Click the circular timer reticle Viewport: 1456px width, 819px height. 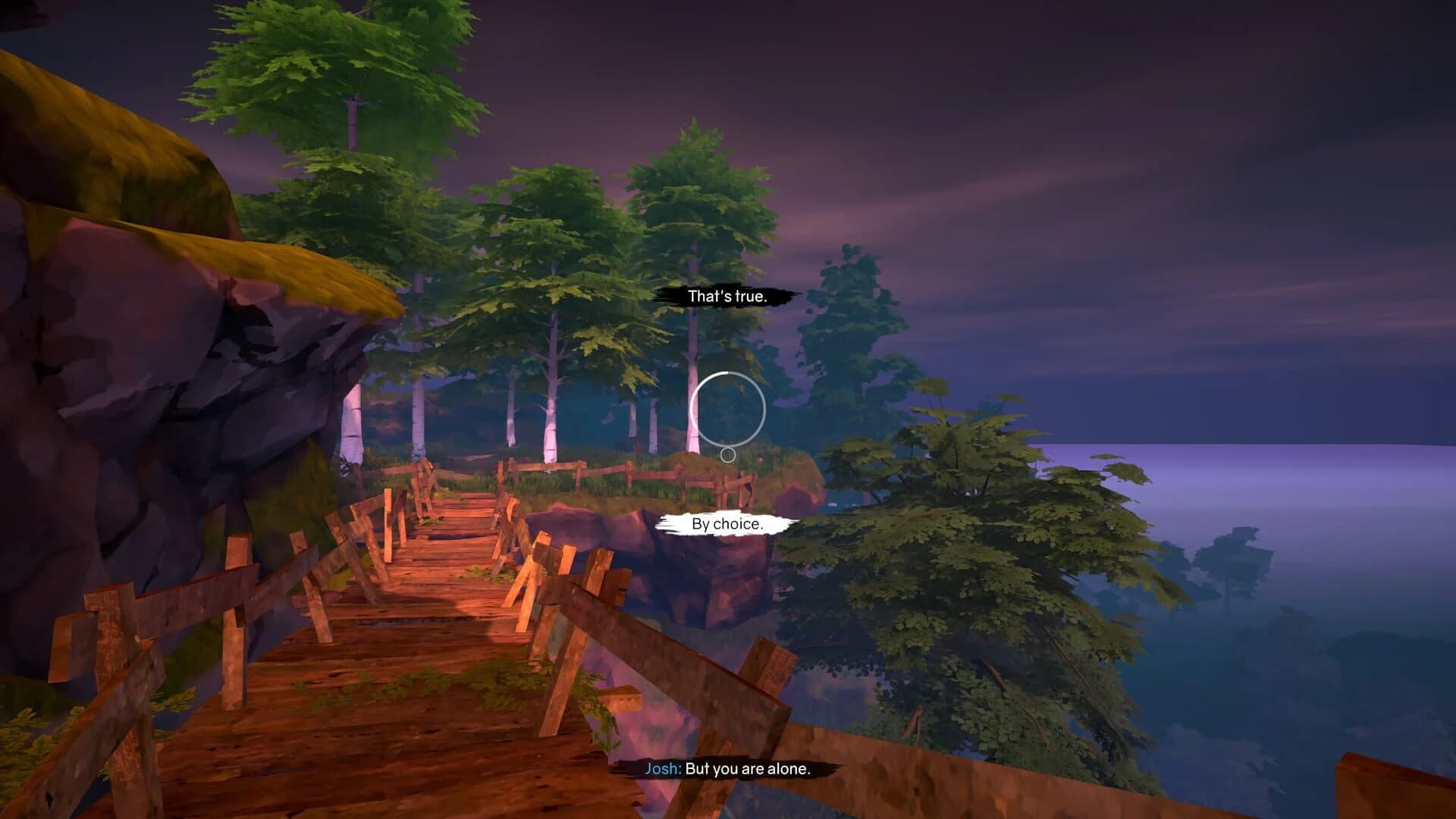click(x=728, y=409)
